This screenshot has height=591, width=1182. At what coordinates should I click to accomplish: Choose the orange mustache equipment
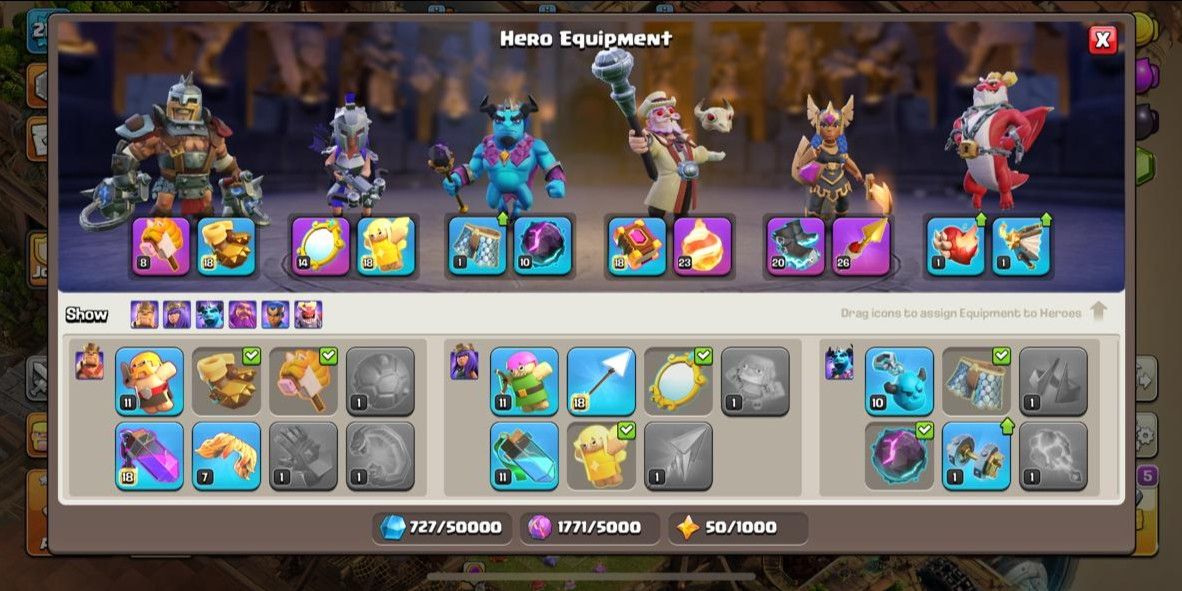pos(226,456)
